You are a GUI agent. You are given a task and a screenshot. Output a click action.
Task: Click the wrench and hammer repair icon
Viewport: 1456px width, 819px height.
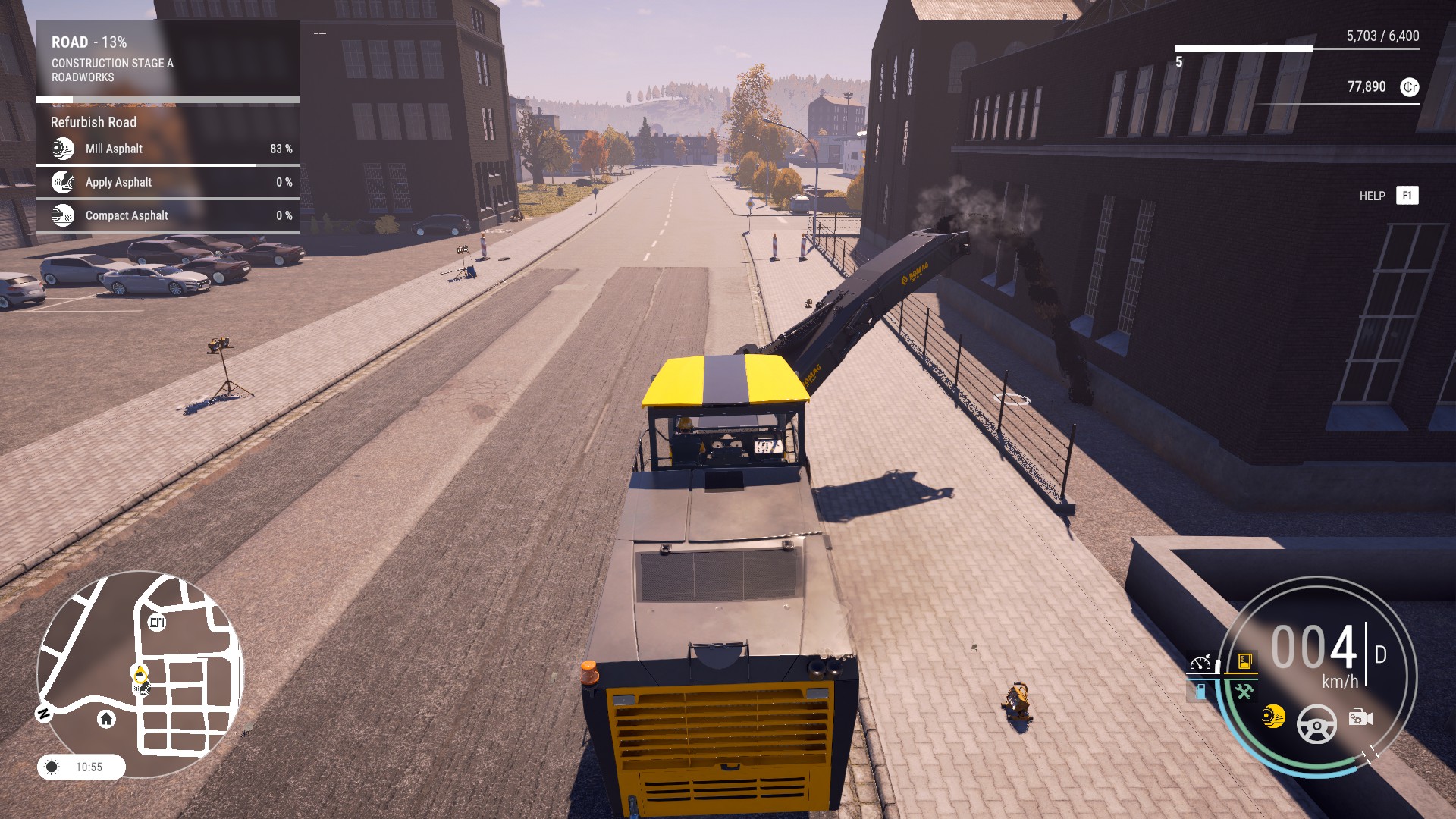coord(1244,691)
